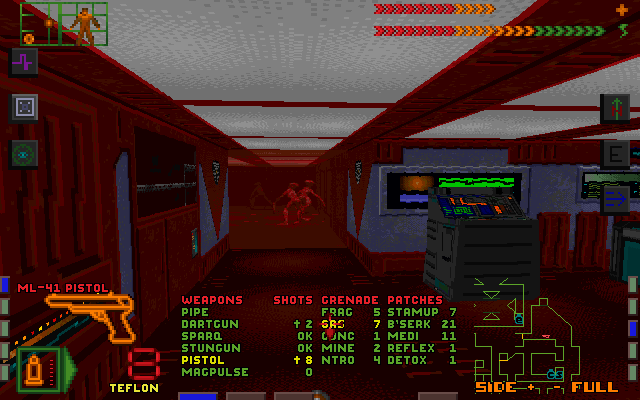Click the posture figure in the top-left panel

coord(85,24)
